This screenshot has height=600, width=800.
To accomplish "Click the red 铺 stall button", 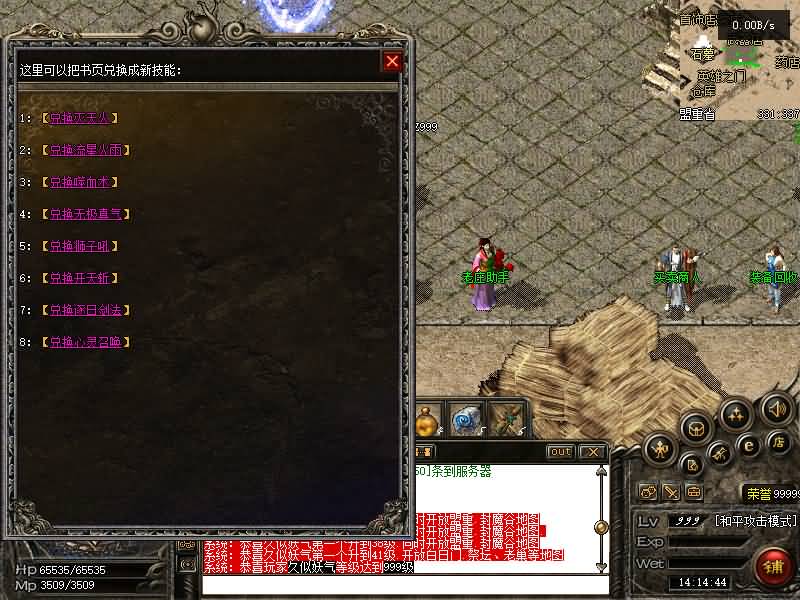I will (x=773, y=567).
